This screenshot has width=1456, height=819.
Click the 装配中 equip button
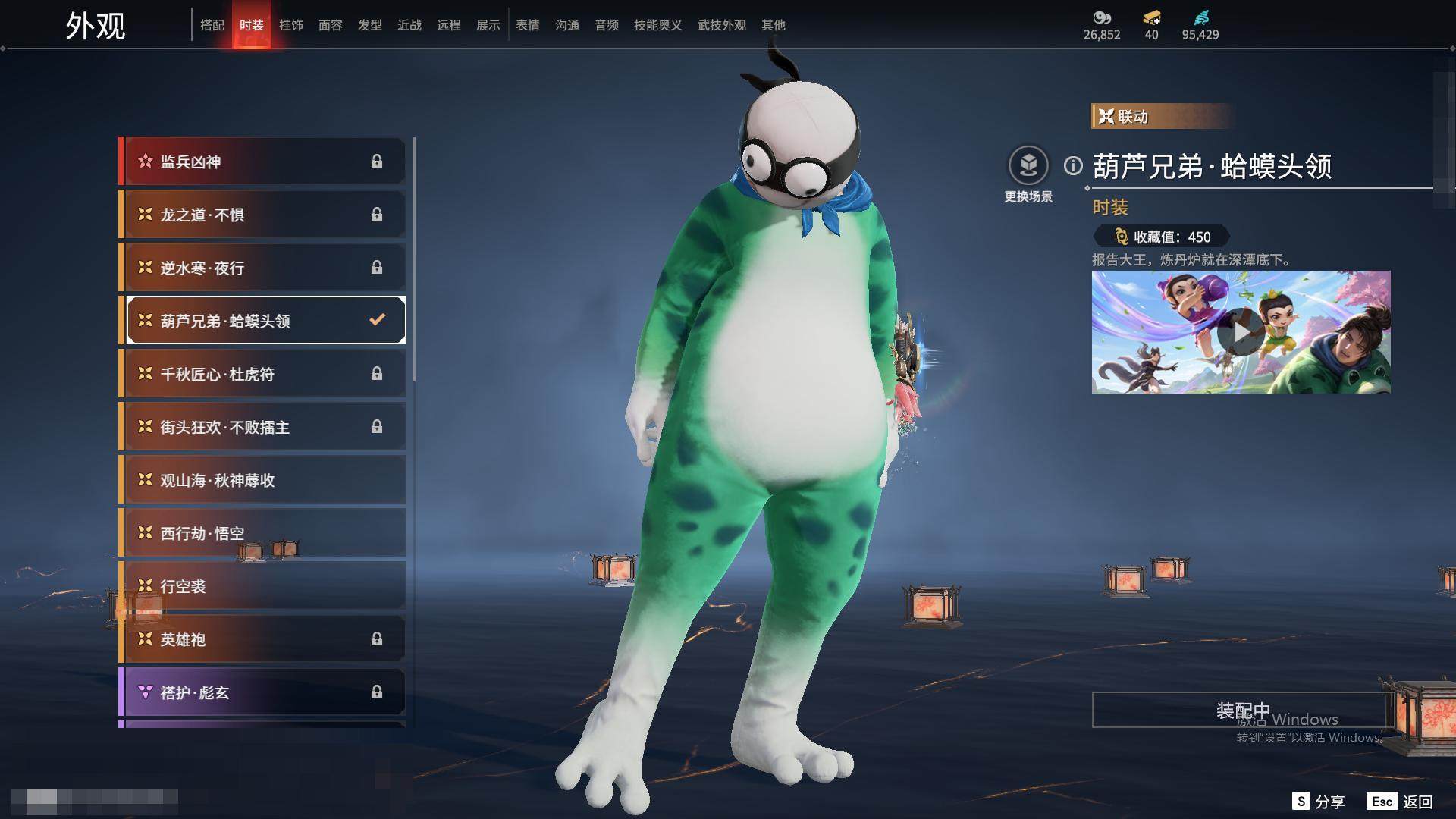tap(1241, 710)
